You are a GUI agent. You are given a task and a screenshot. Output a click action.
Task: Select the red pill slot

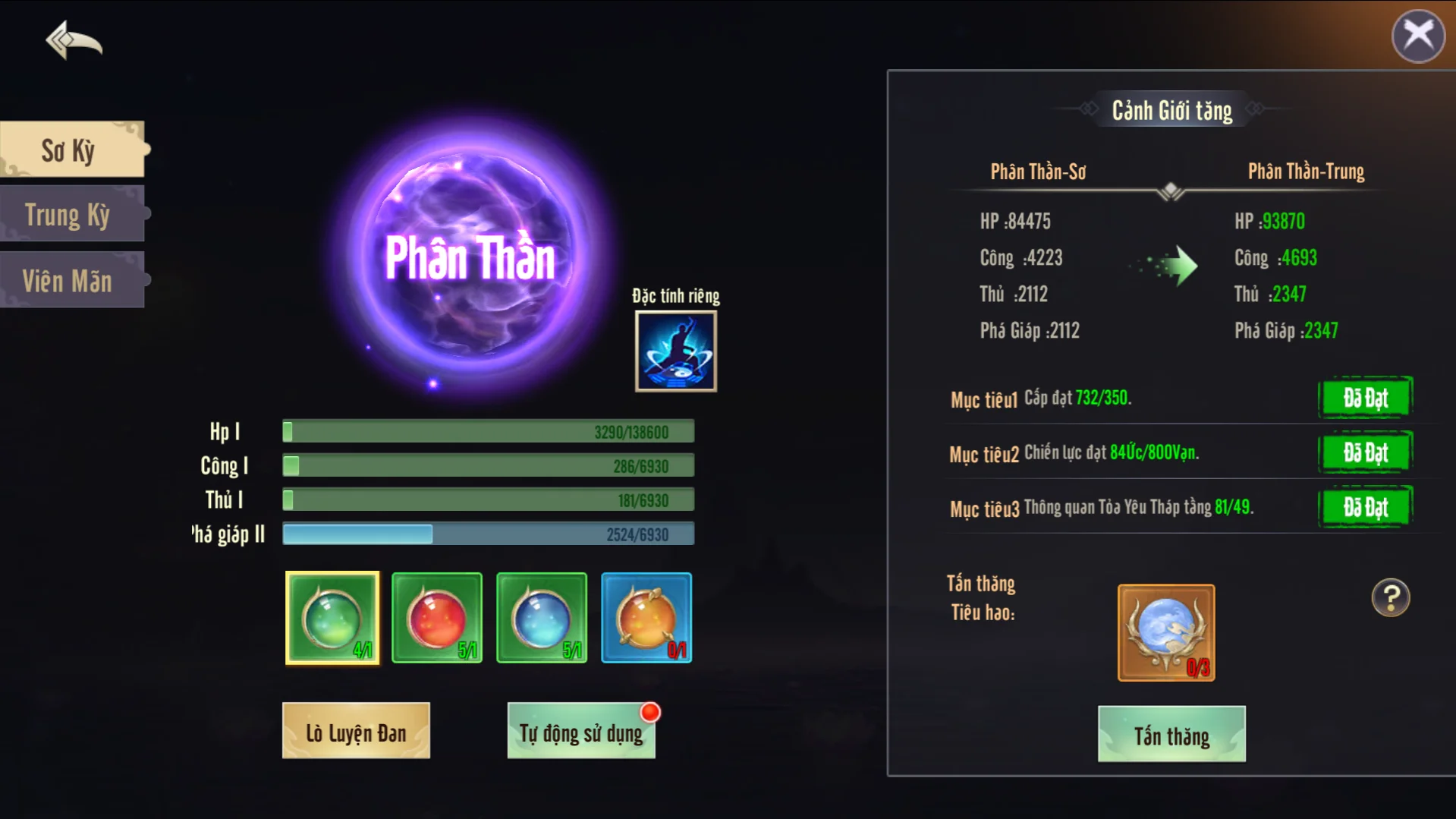click(x=437, y=618)
